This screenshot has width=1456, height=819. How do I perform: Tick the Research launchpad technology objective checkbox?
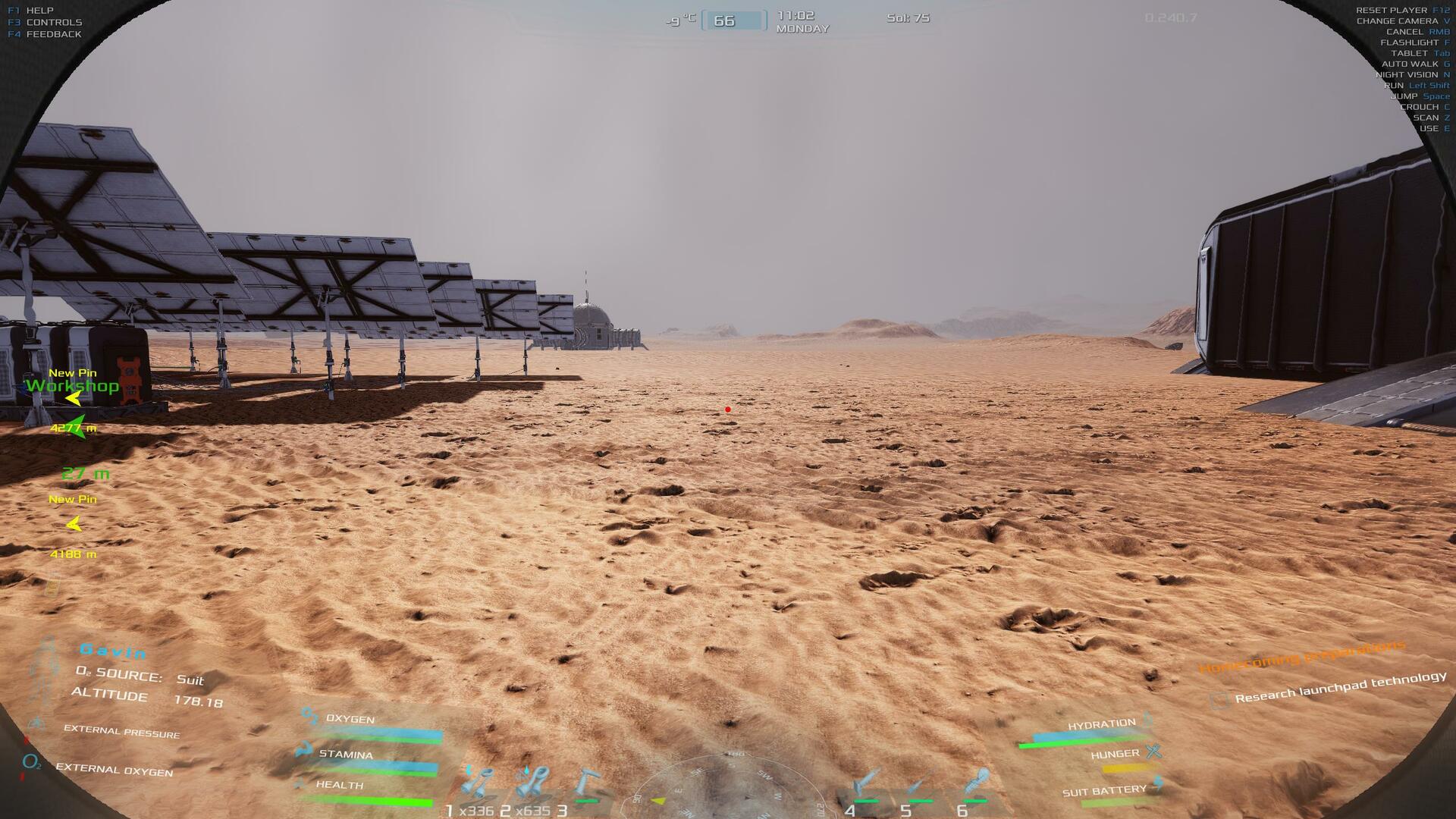(x=1219, y=700)
